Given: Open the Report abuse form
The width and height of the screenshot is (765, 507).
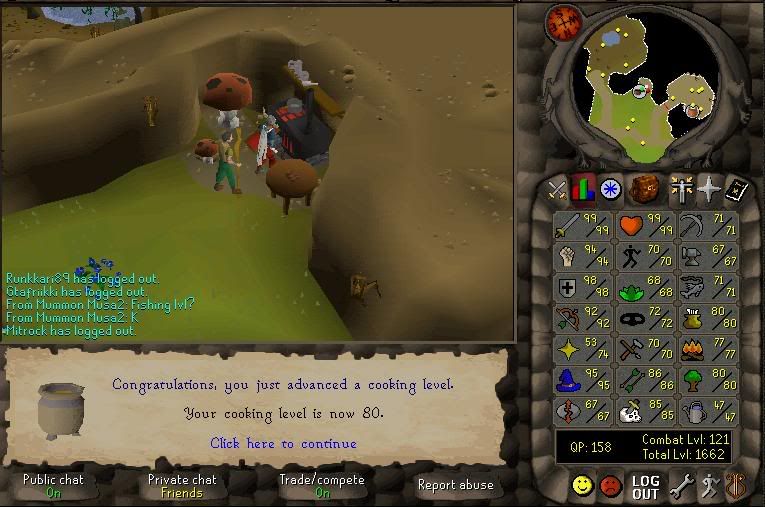Looking at the screenshot, I should pyautogui.click(x=455, y=485).
